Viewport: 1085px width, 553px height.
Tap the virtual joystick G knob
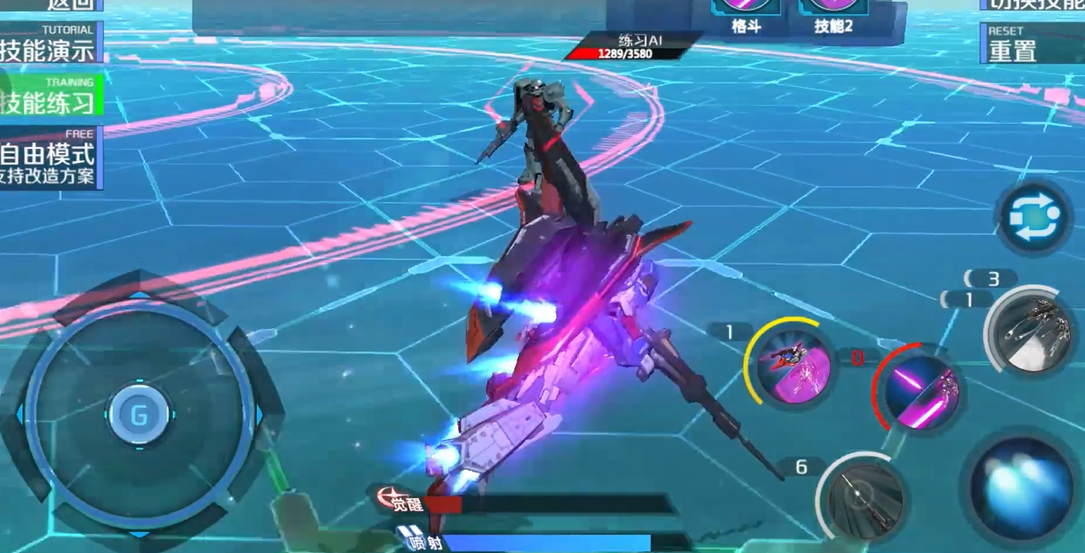[139, 414]
